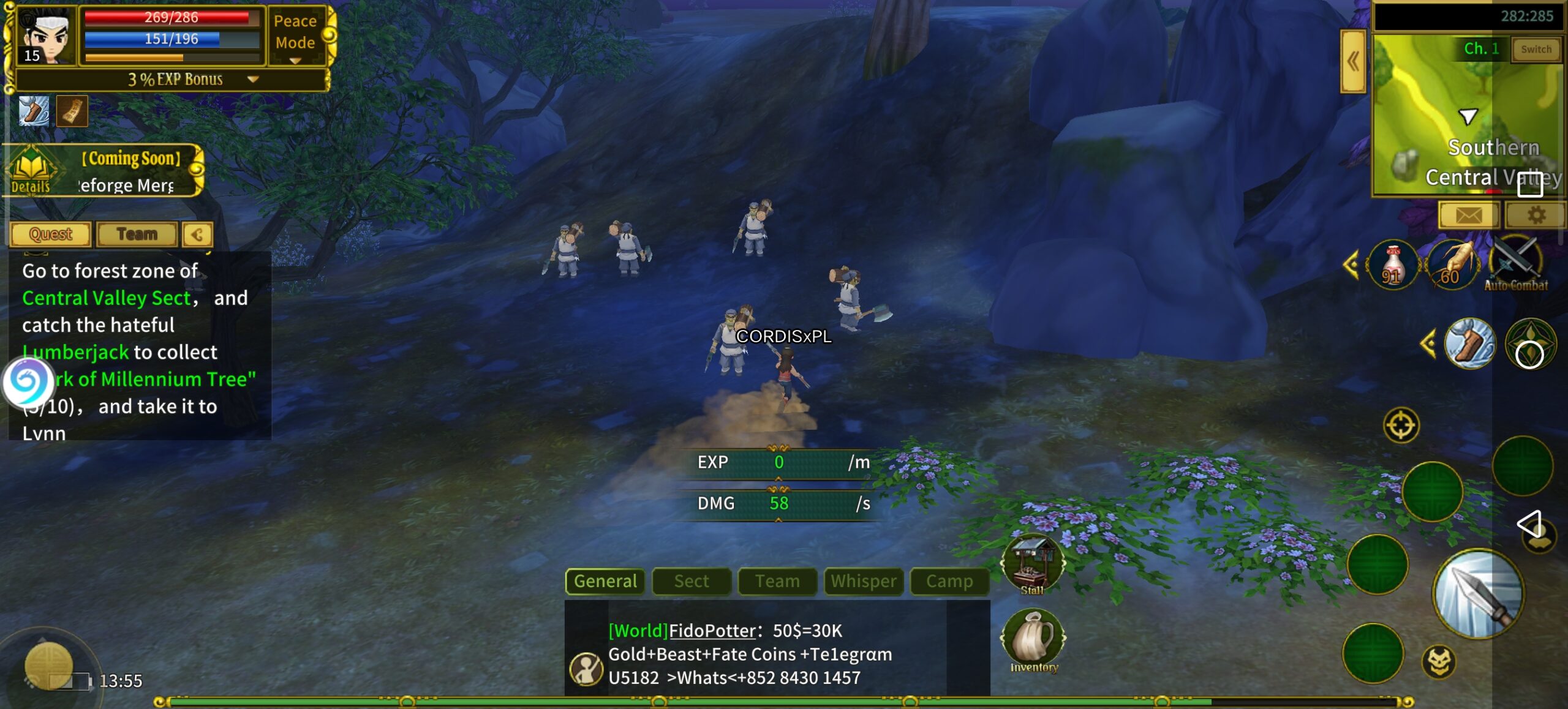The image size is (1568, 709).
Task: Open the player portrait character panel
Action: click(43, 36)
